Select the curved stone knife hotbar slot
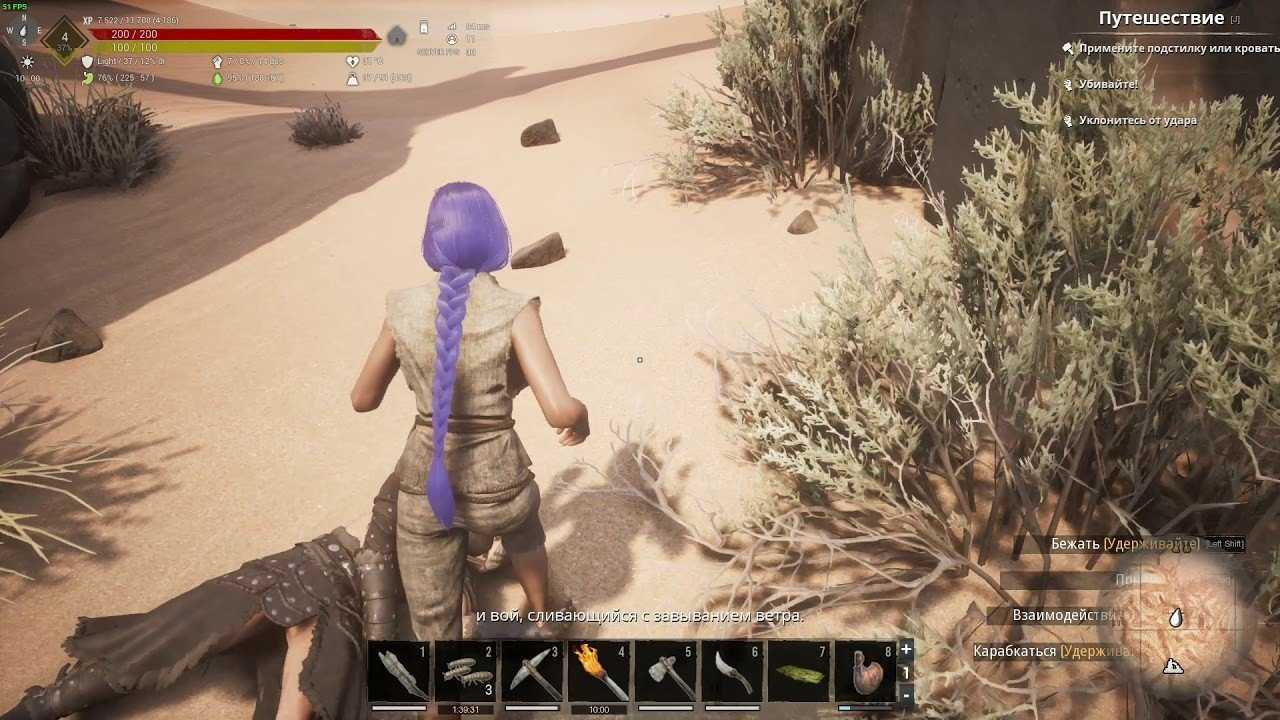This screenshot has height=720, width=1280. tap(732, 672)
